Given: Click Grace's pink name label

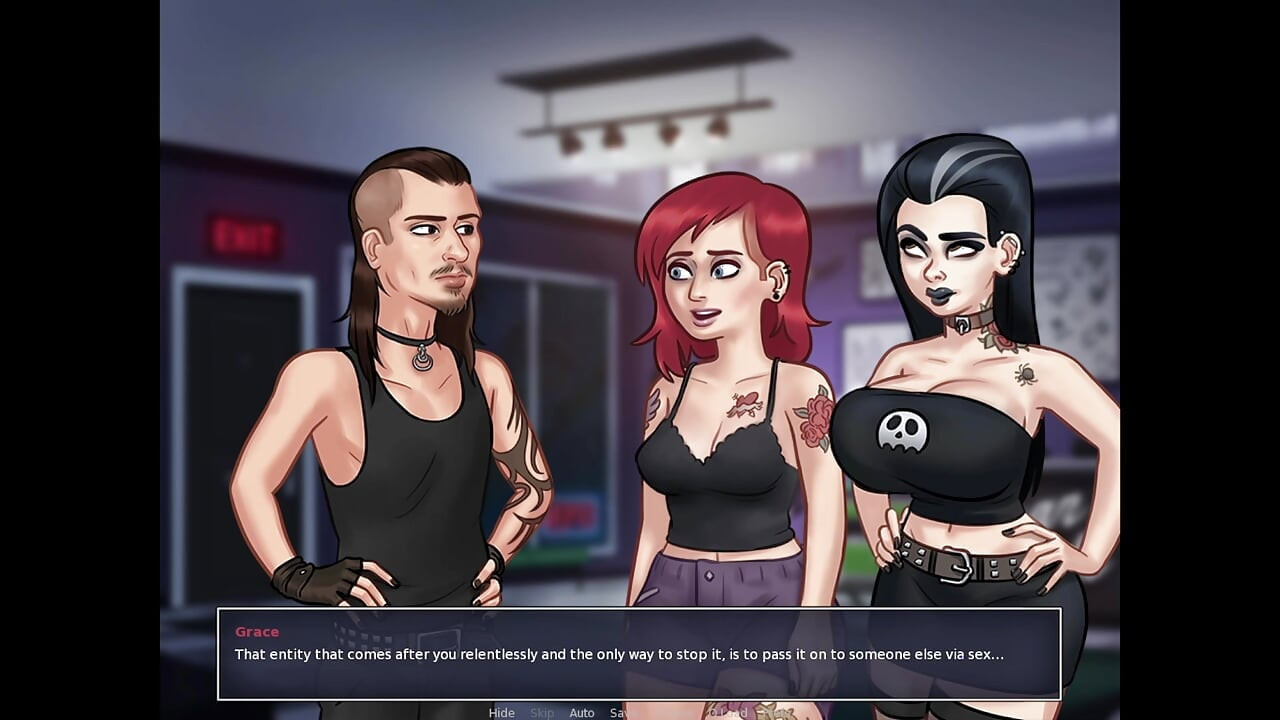Looking at the screenshot, I should (x=256, y=631).
